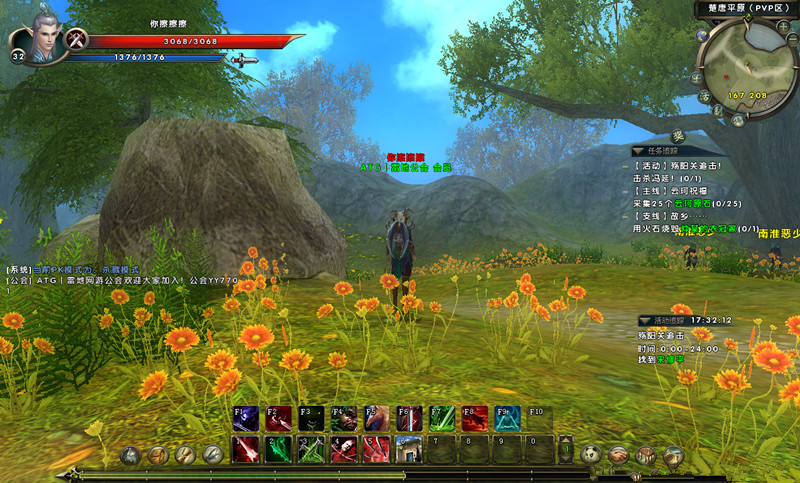The image size is (800, 483).
Task: Use the F9 teal skill slot
Action: click(508, 419)
